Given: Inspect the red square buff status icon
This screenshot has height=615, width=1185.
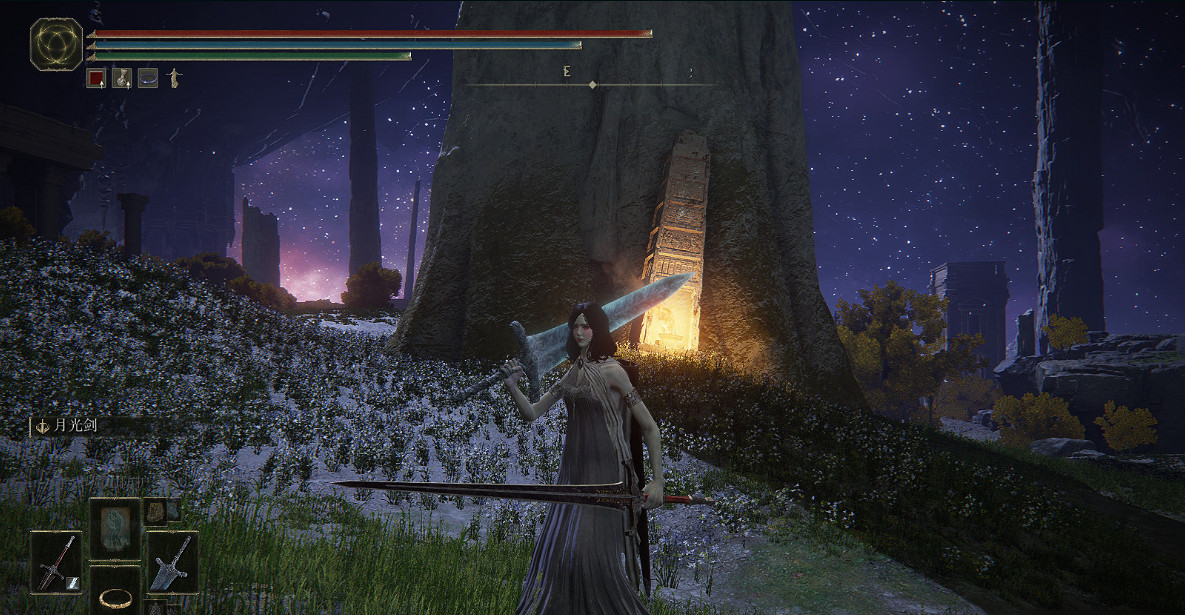Looking at the screenshot, I should tap(96, 77).
